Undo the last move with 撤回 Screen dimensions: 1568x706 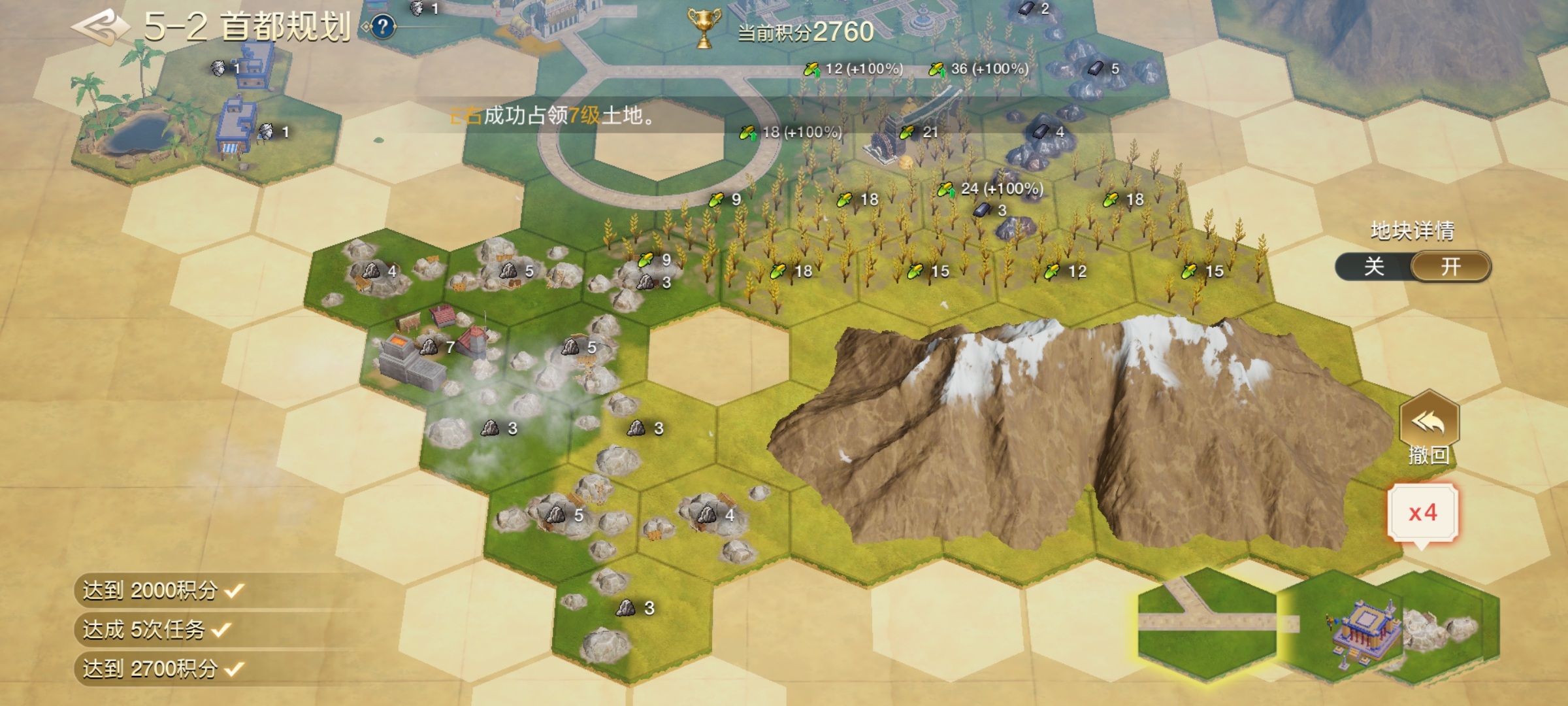(x=1429, y=428)
